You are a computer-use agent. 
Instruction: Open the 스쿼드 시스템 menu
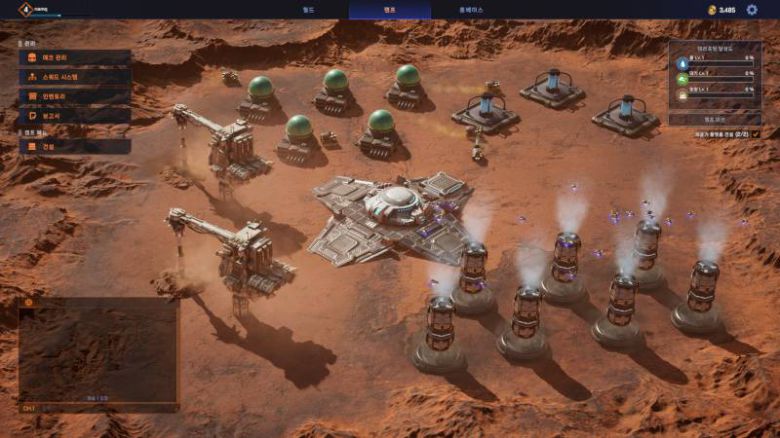pyautogui.click(x=74, y=77)
